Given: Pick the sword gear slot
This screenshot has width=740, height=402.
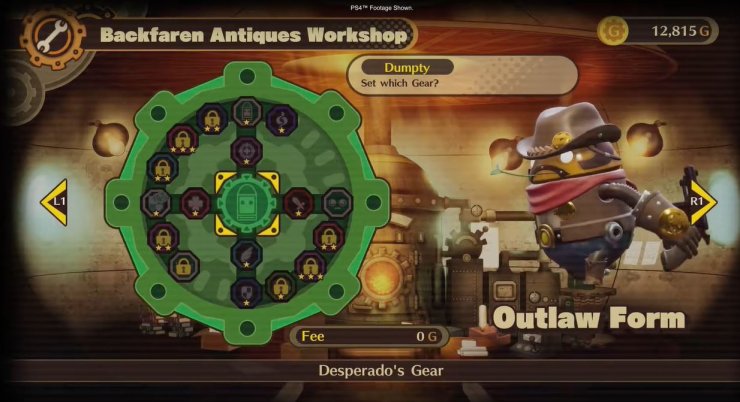Looking at the screenshot, I should click(x=297, y=202).
